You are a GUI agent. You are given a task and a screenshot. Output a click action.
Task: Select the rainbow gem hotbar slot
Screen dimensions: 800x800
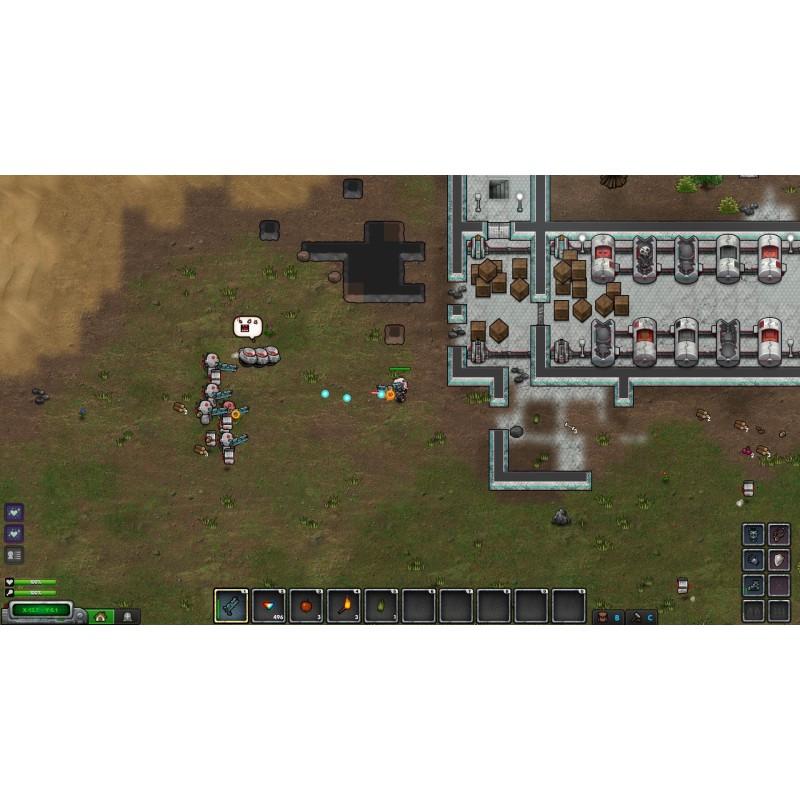[x=269, y=606]
